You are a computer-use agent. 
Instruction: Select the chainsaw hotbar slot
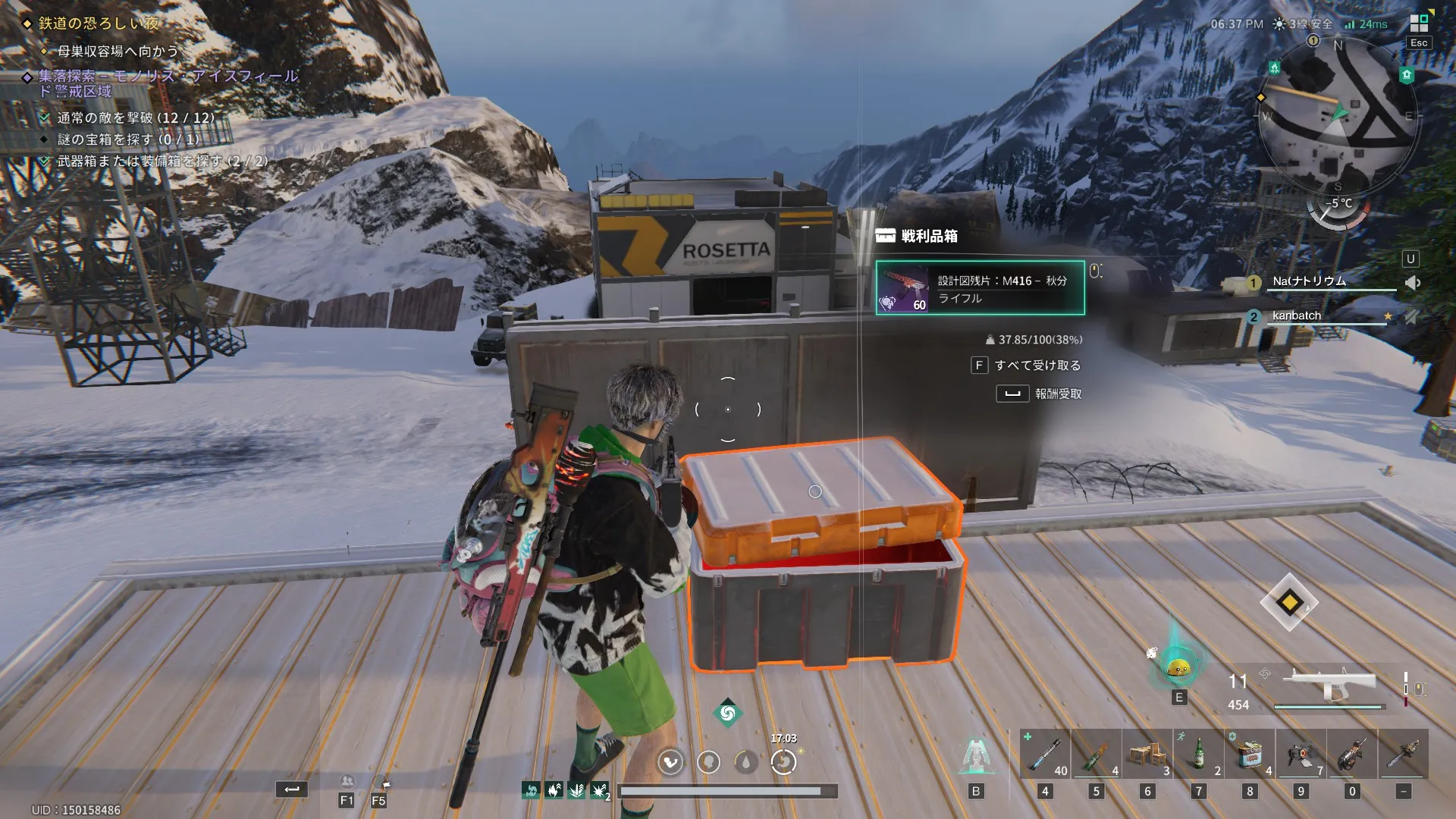1403,754
